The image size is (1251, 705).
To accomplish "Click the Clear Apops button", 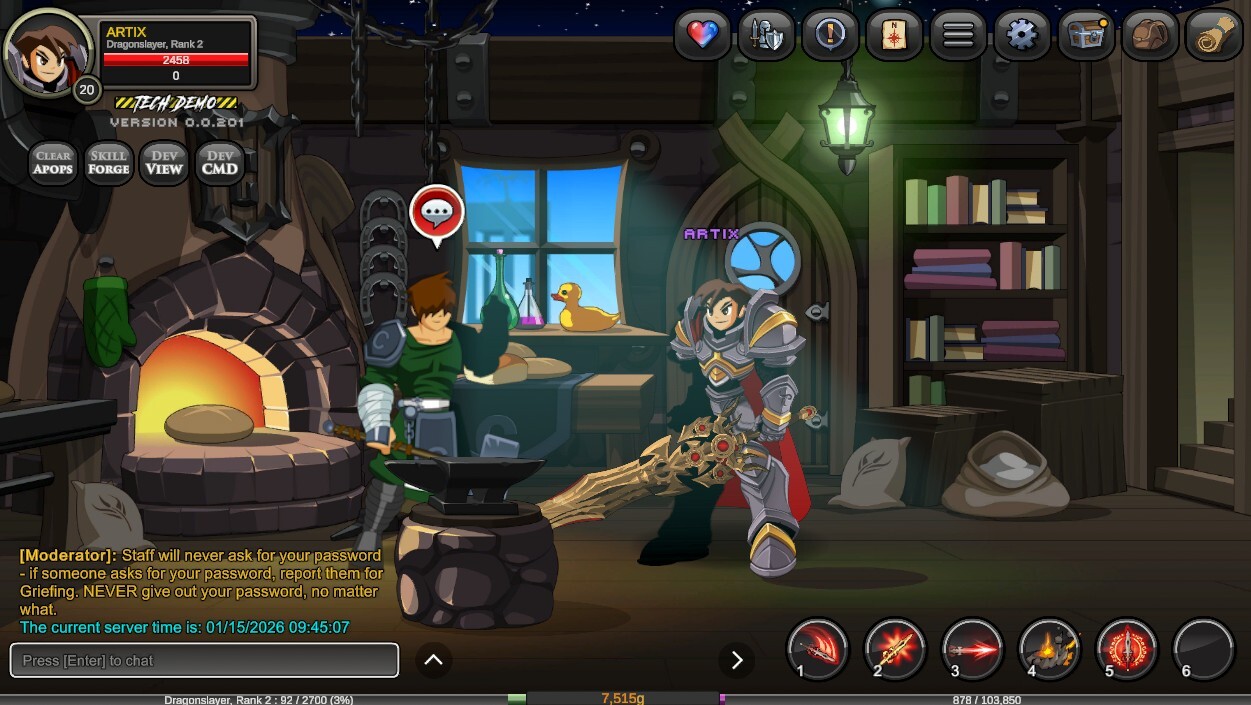I will pyautogui.click(x=53, y=162).
